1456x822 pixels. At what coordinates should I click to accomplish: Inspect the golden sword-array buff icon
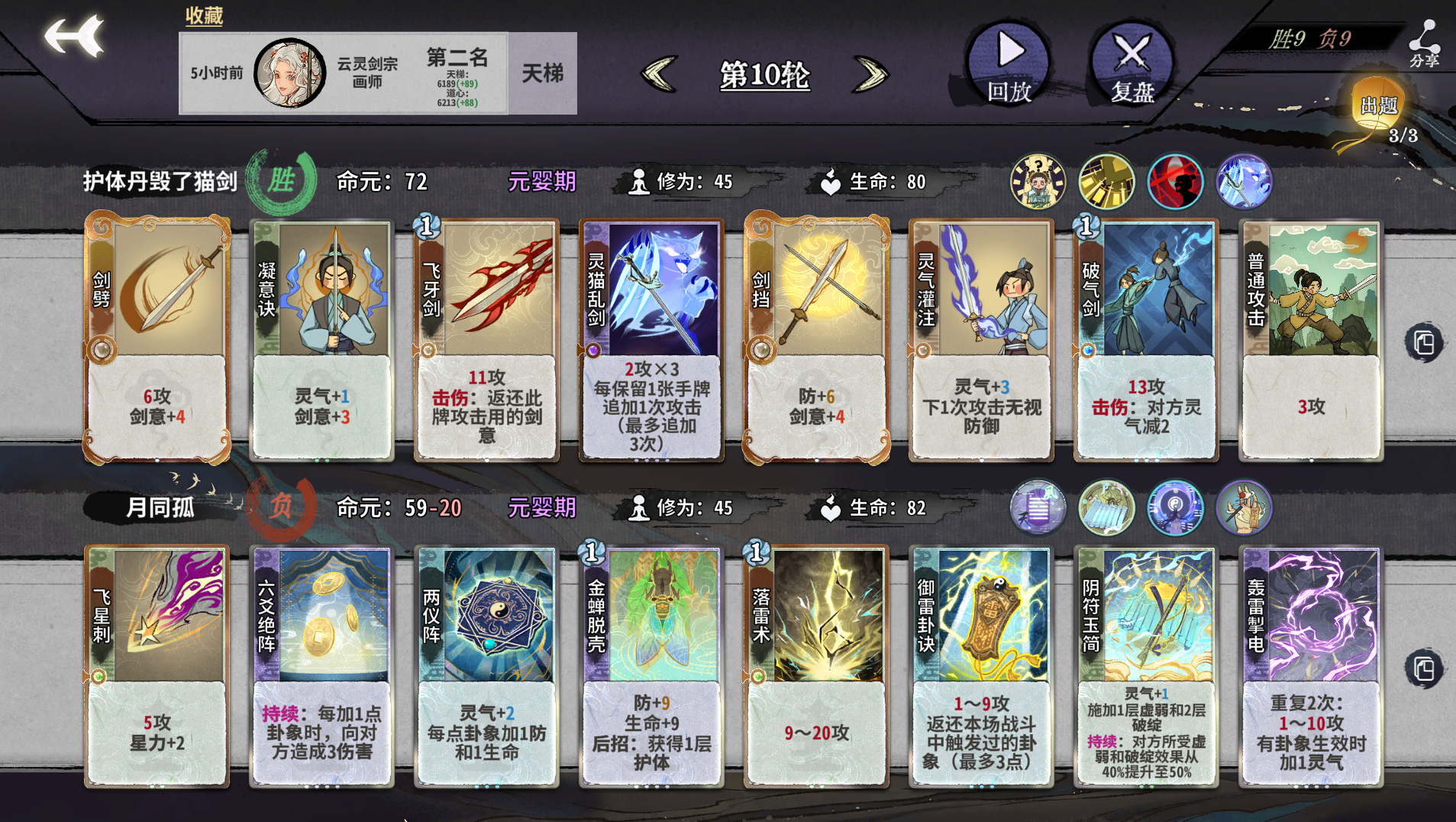tap(1106, 182)
